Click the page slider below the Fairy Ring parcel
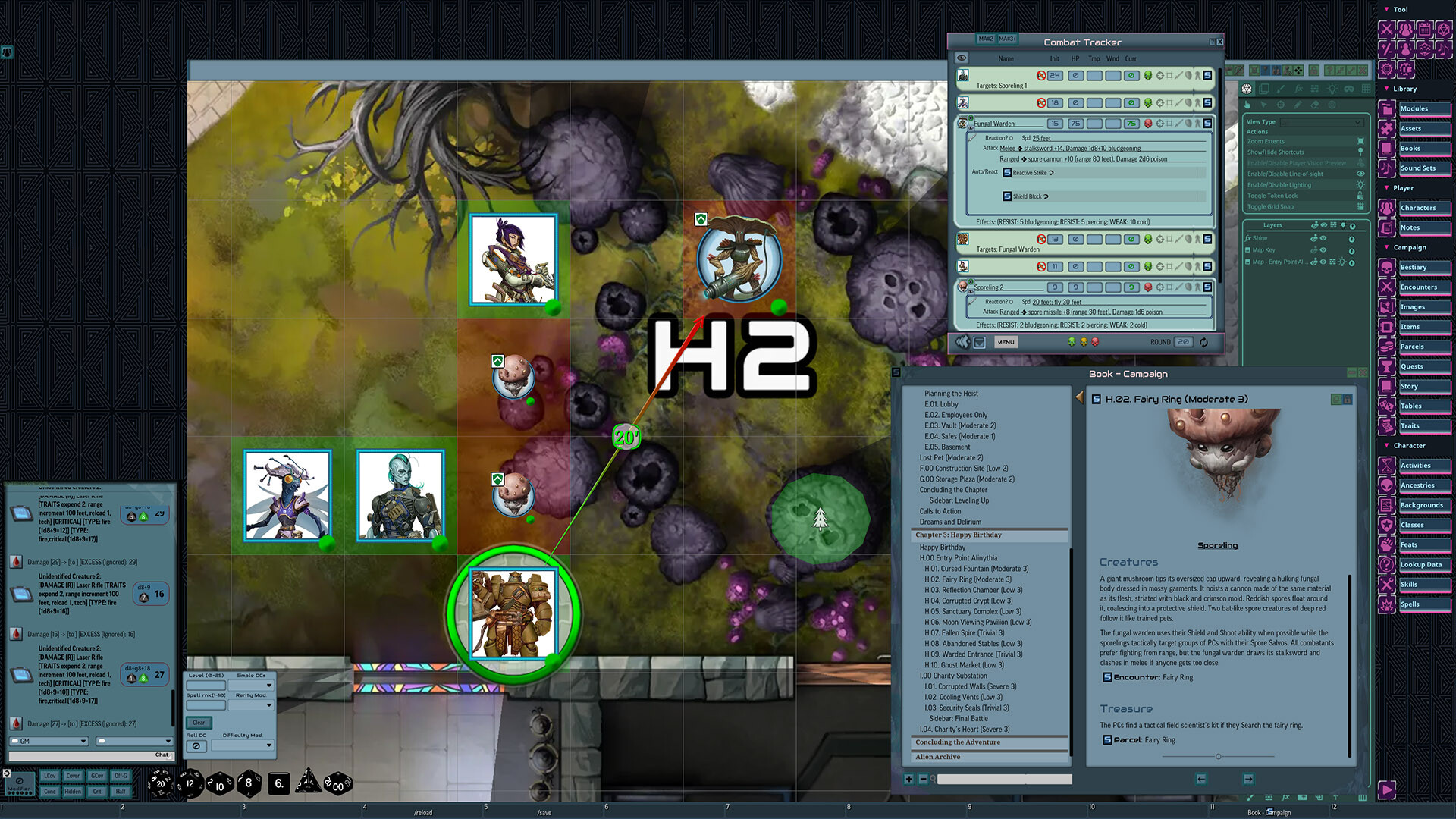The width and height of the screenshot is (1456, 819). click(1218, 756)
